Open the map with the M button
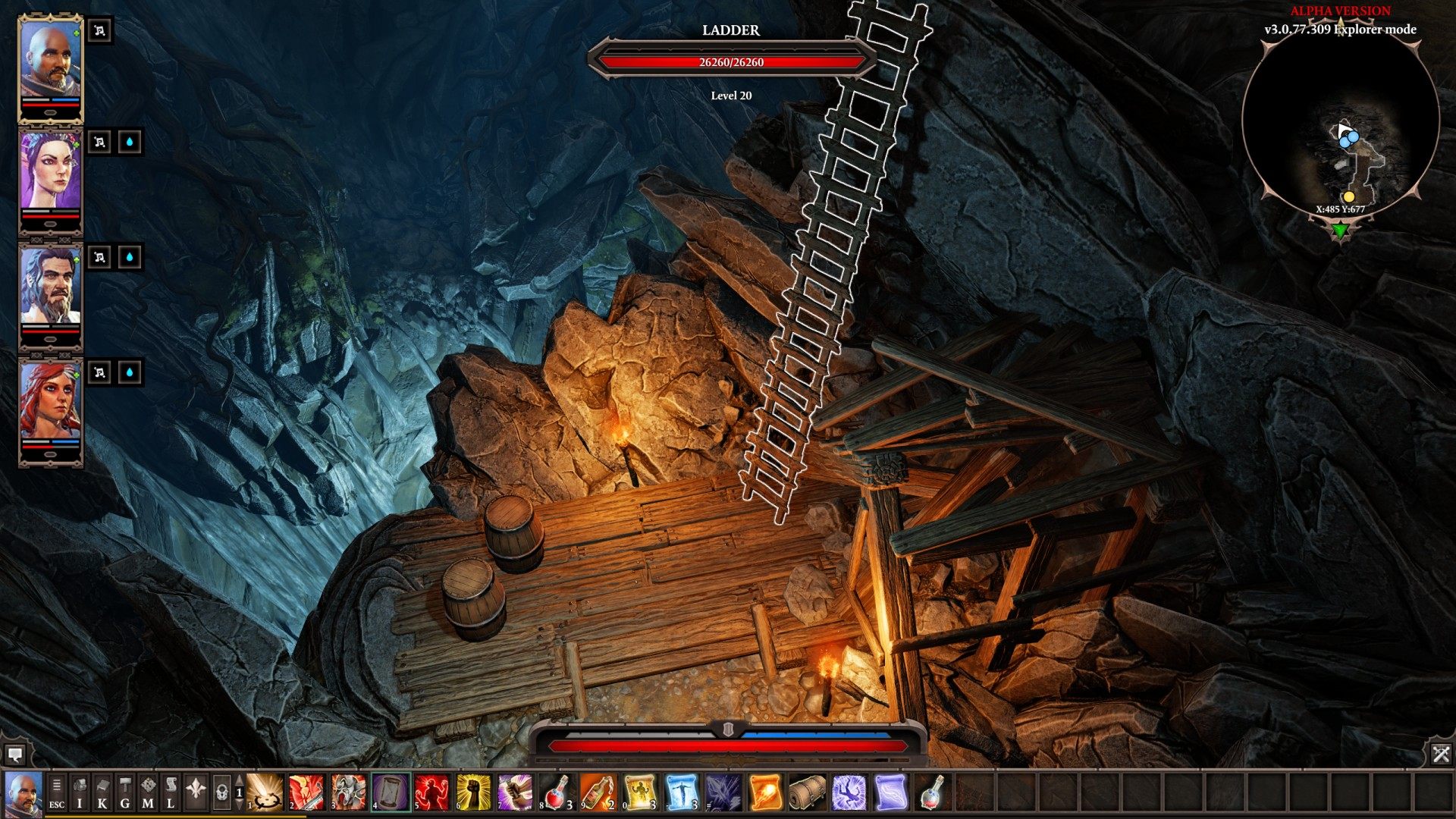 (x=148, y=793)
